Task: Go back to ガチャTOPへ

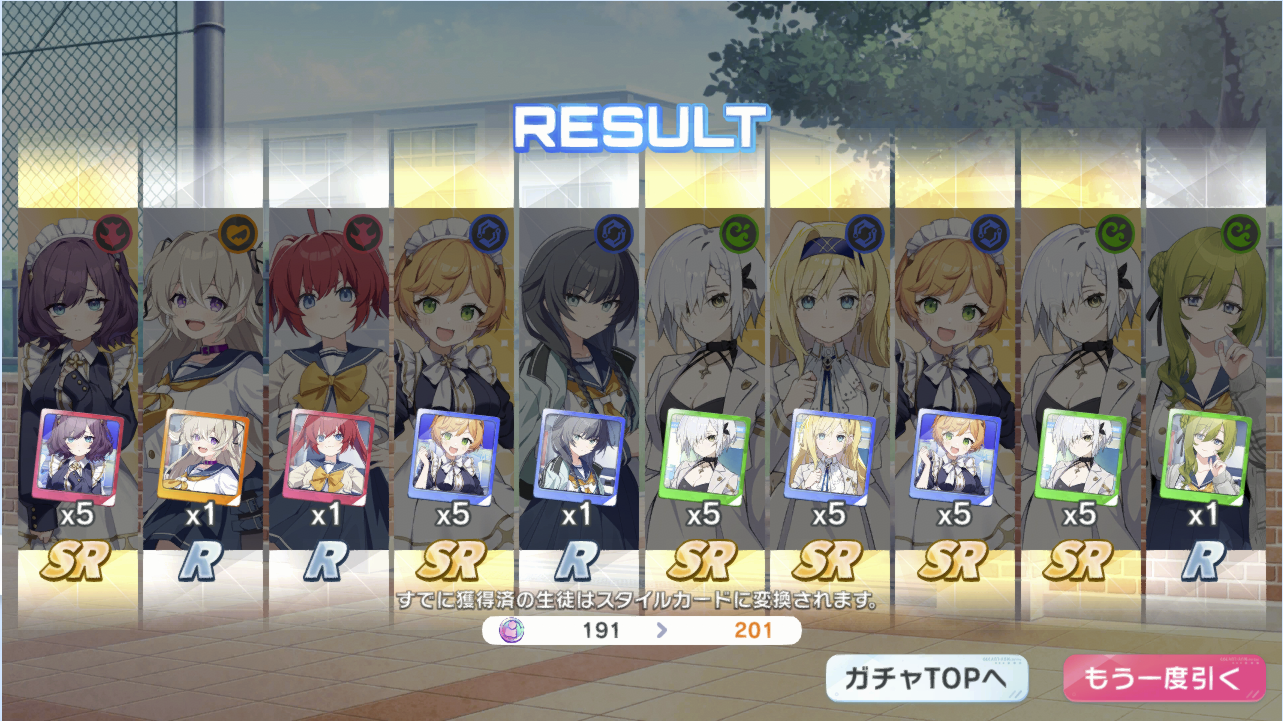Action: (927, 679)
